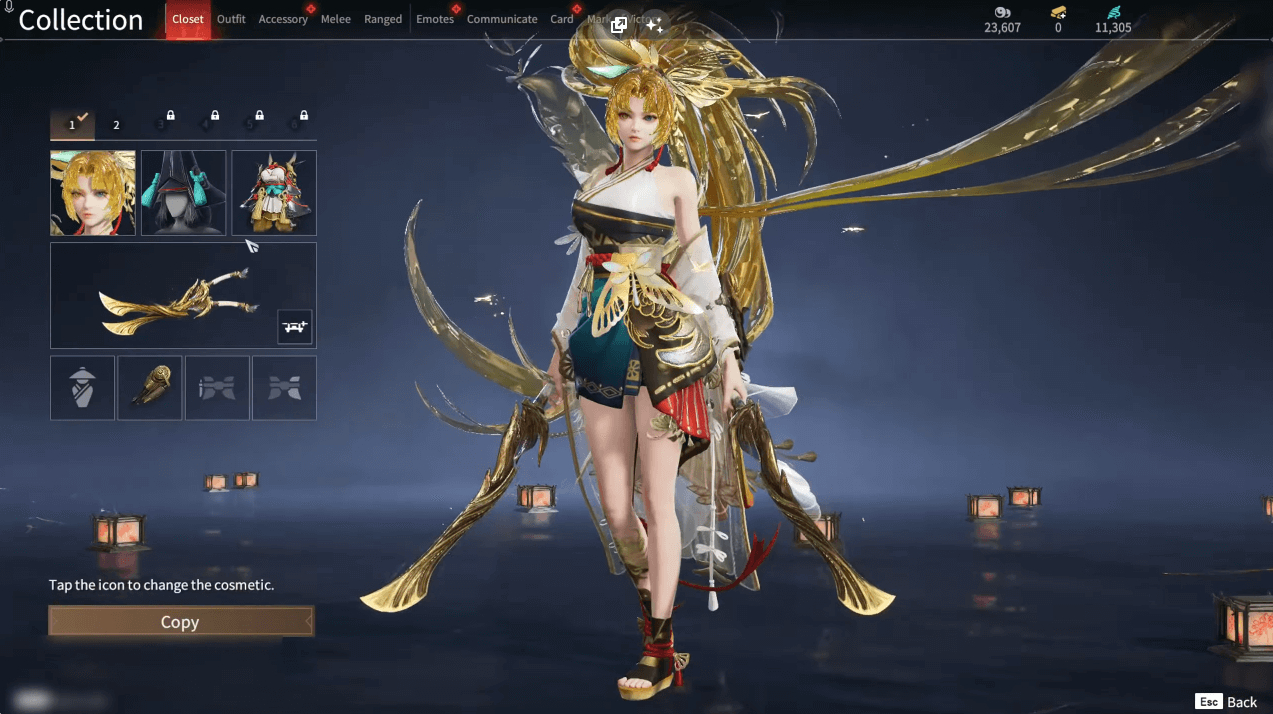This screenshot has width=1273, height=714.
Task: Switch to the Ranged tab
Action: pyautogui.click(x=383, y=19)
